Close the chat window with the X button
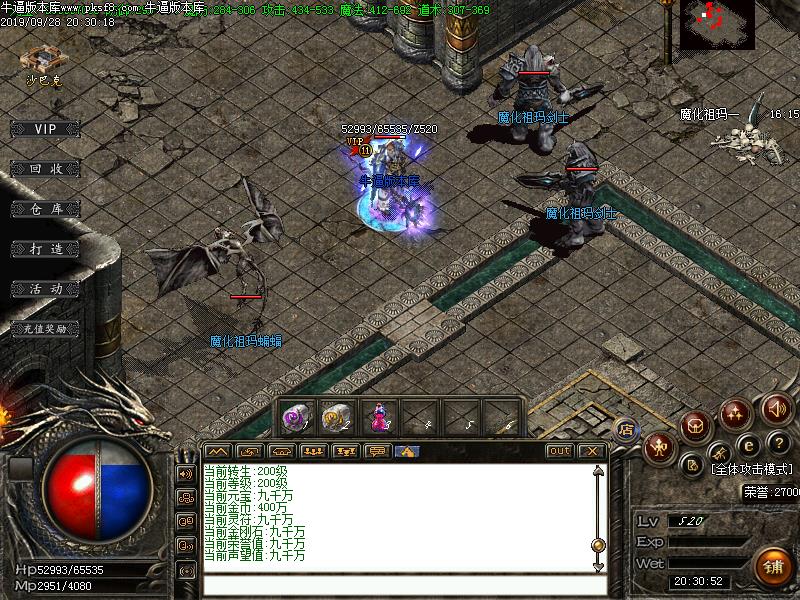 (x=592, y=451)
